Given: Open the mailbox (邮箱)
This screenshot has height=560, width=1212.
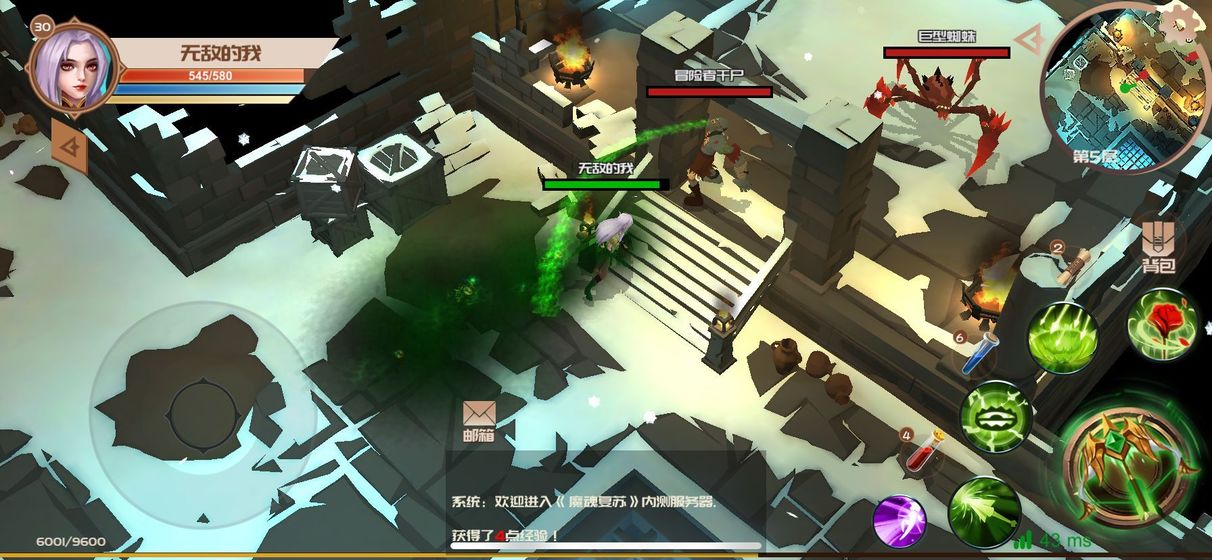Looking at the screenshot, I should click(479, 419).
